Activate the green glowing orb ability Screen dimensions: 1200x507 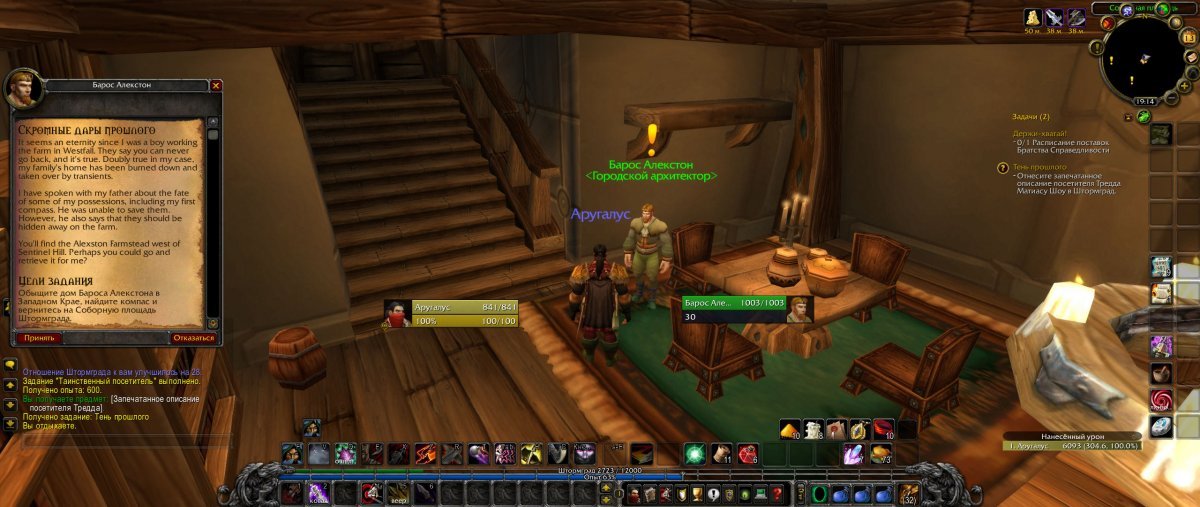(694, 453)
